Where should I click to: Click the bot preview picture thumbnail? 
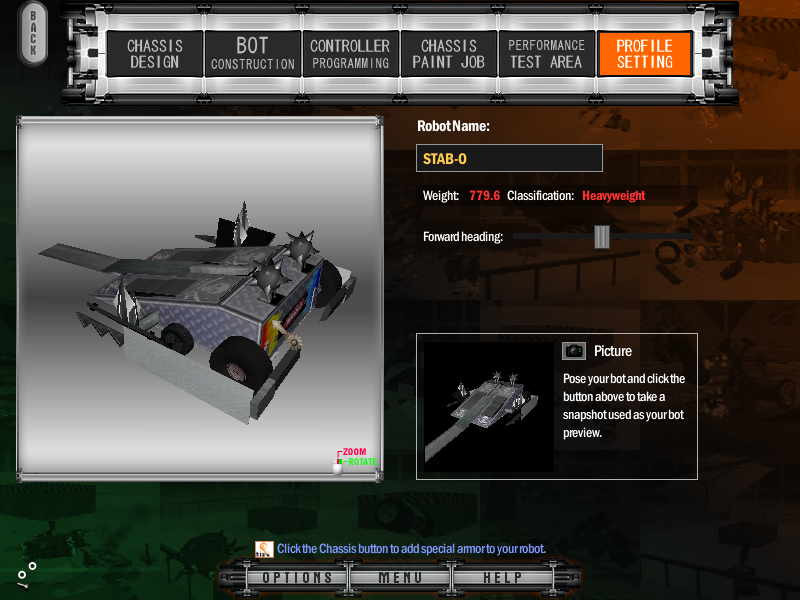(x=488, y=407)
